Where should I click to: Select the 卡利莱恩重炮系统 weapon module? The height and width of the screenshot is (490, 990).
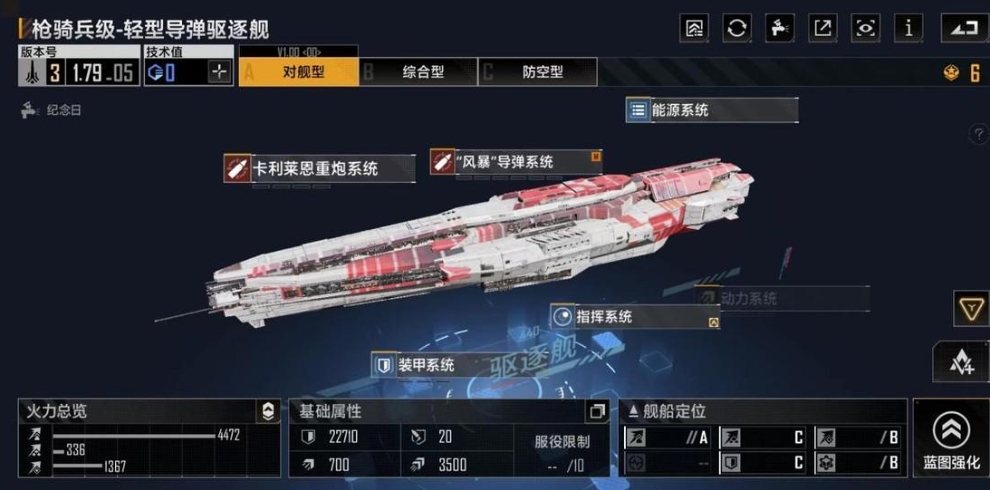coord(319,168)
